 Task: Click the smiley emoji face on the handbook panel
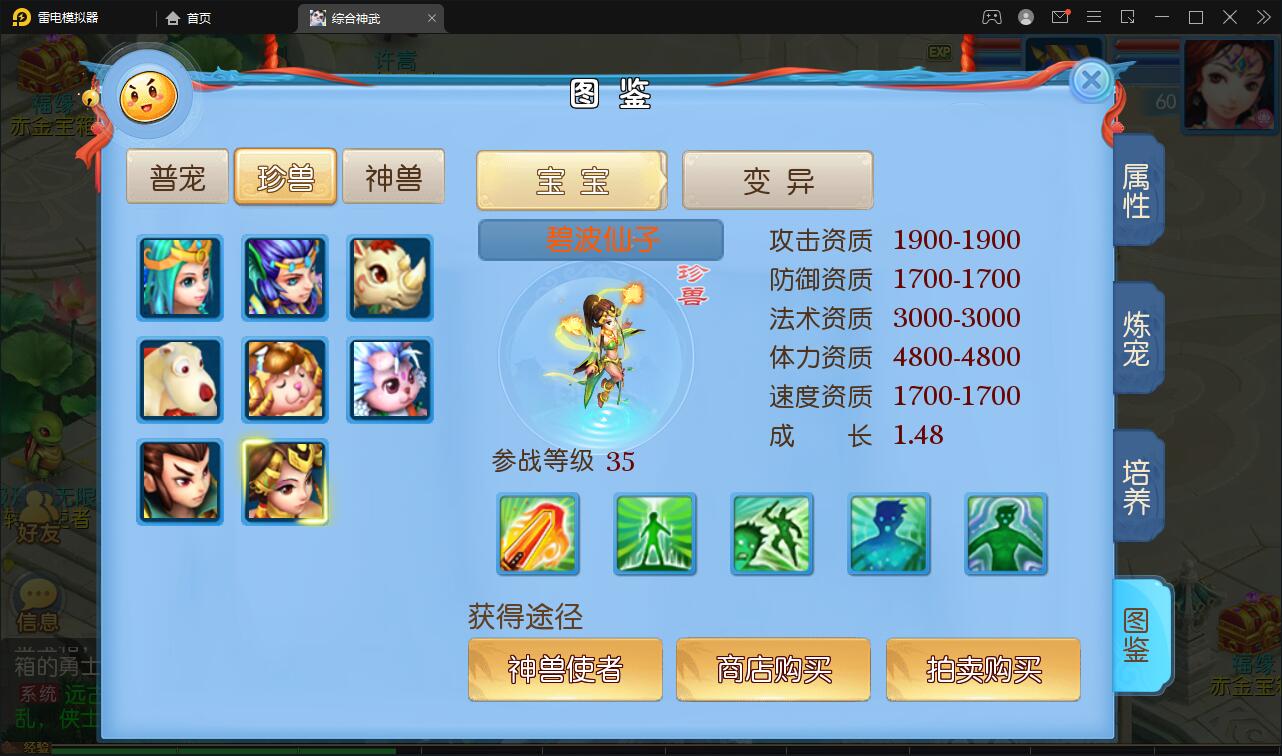146,96
